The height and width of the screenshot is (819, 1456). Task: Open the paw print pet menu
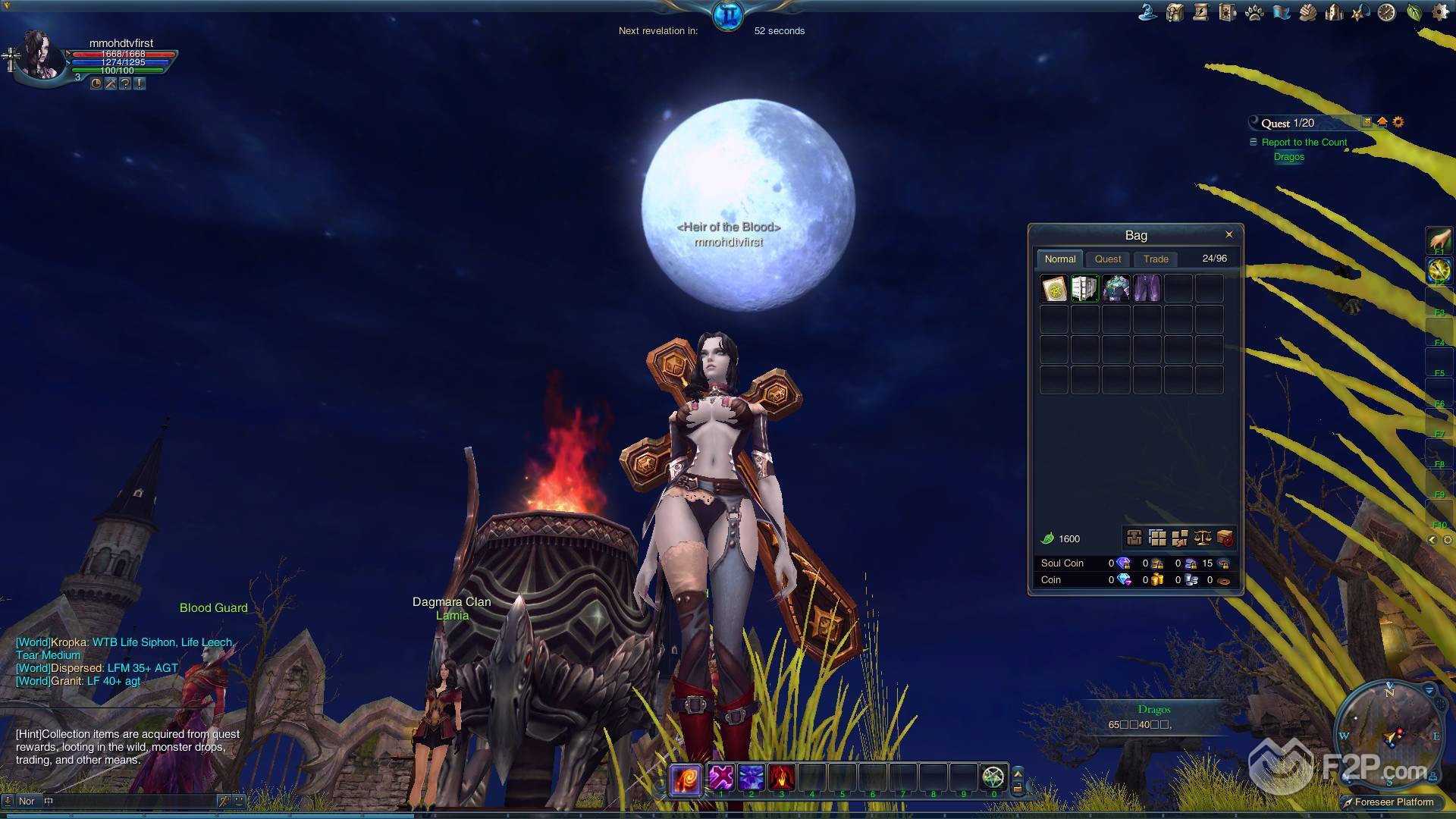tap(1254, 13)
